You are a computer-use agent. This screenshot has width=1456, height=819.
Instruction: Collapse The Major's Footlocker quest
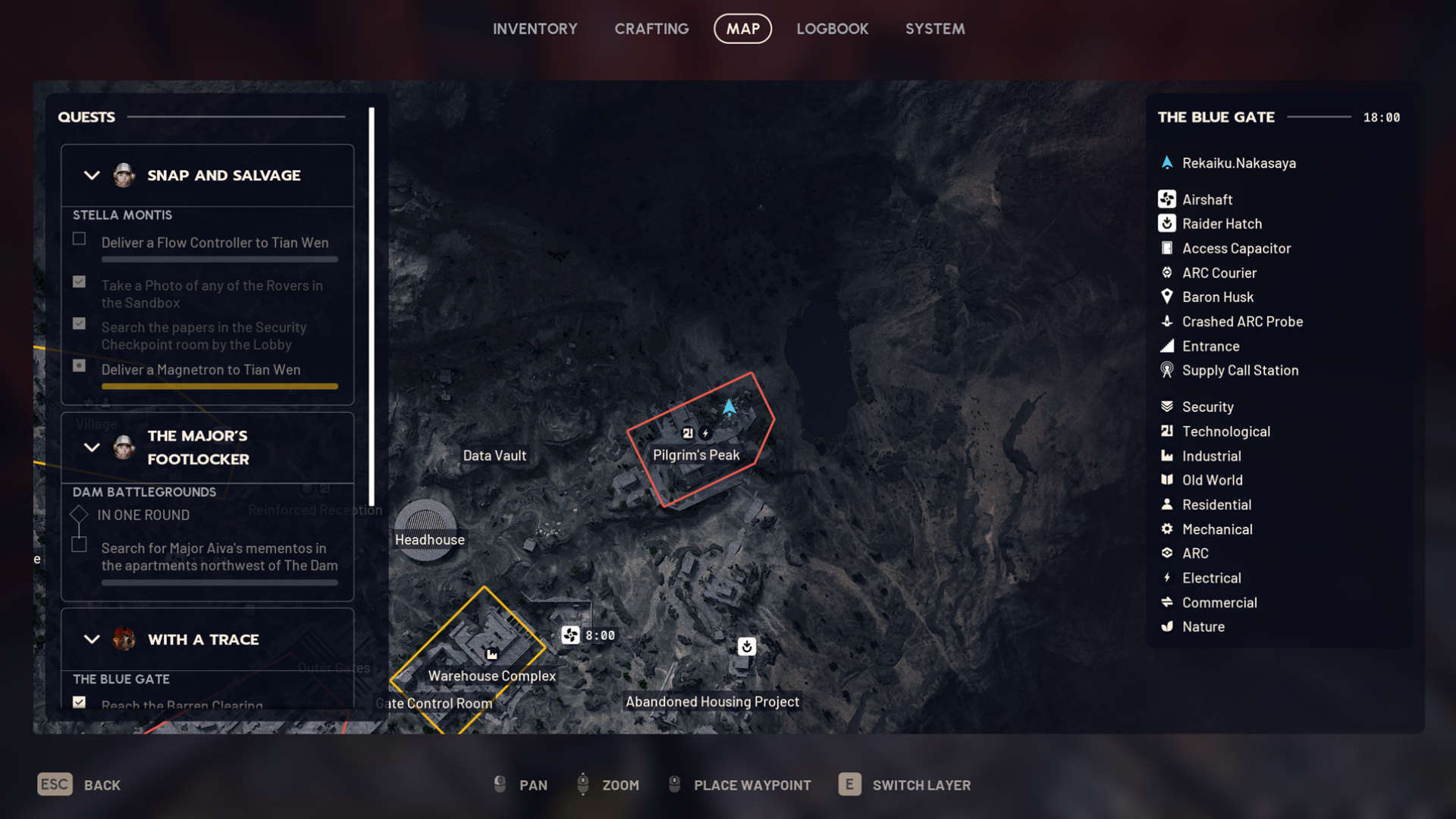tap(92, 447)
